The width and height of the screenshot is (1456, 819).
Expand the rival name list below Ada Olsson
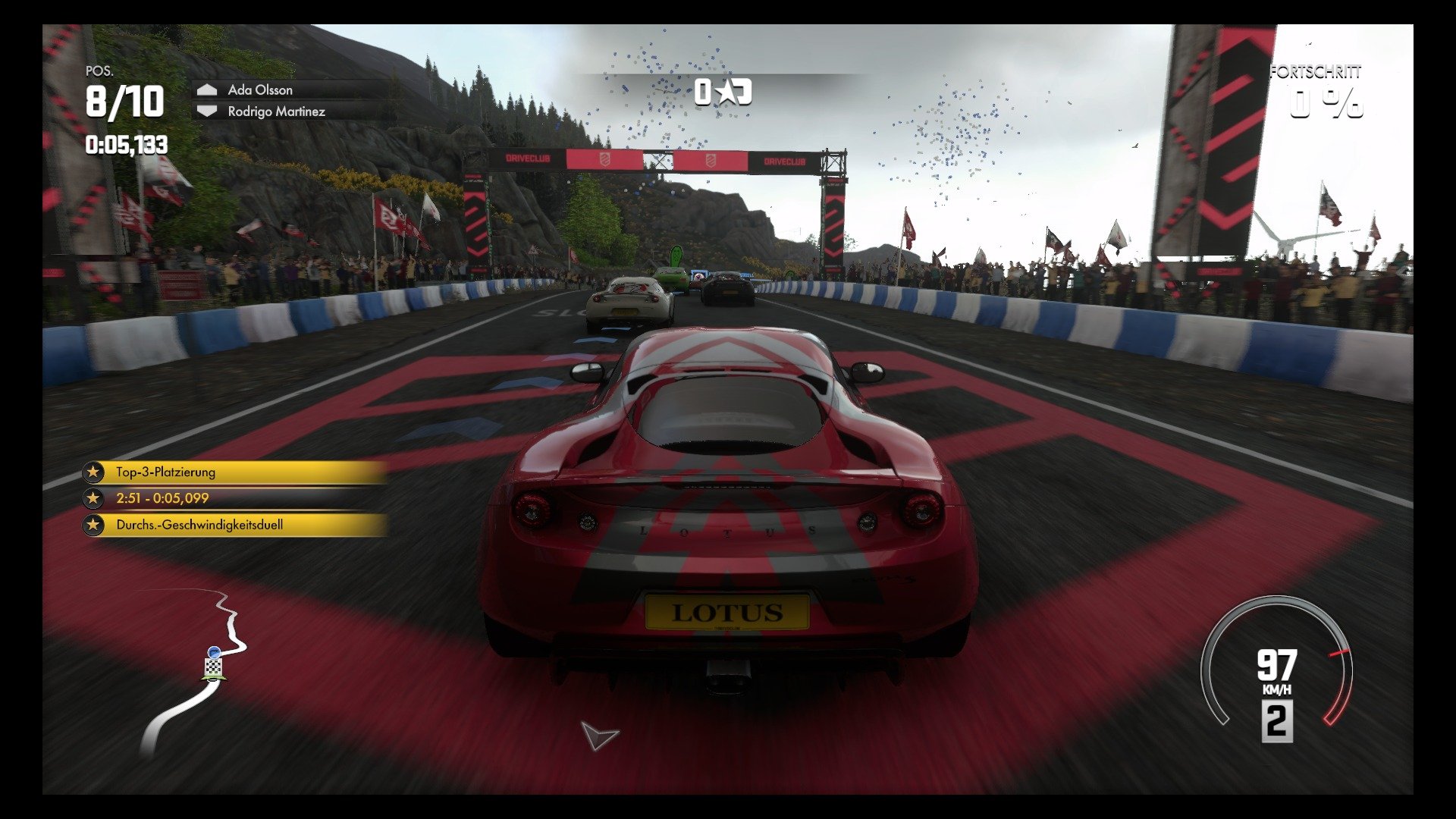[277, 111]
